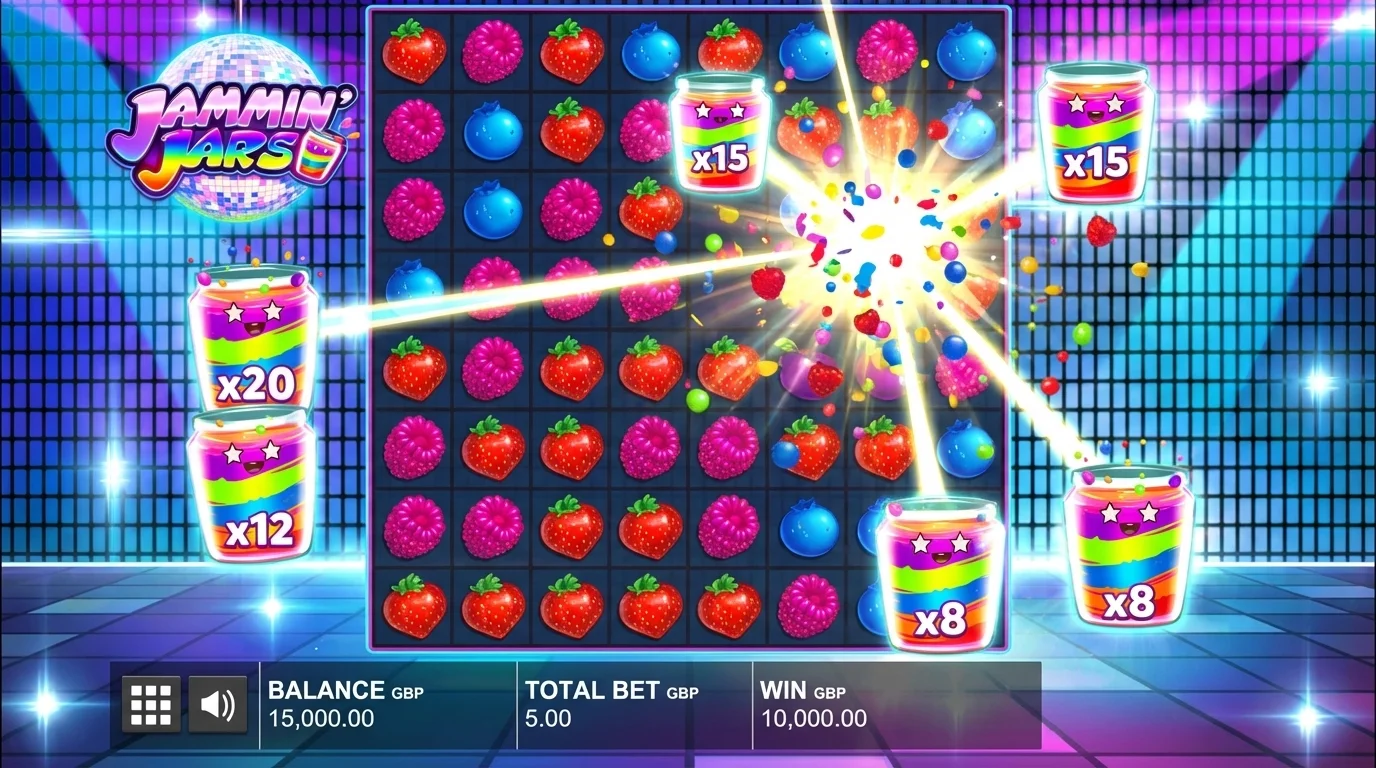Click the x8 jar outside the grid

click(1130, 555)
